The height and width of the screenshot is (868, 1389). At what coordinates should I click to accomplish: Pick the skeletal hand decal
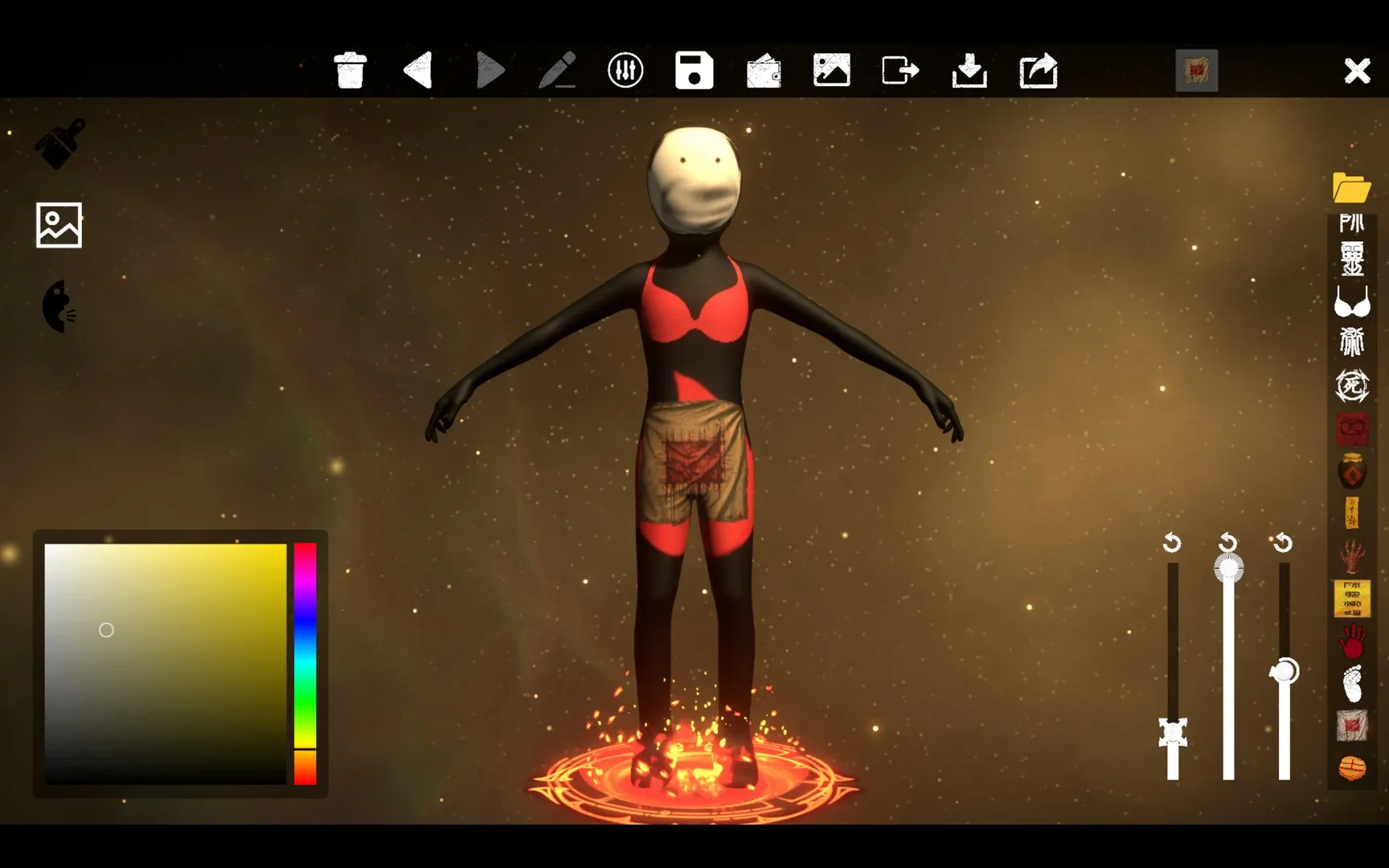click(1352, 557)
